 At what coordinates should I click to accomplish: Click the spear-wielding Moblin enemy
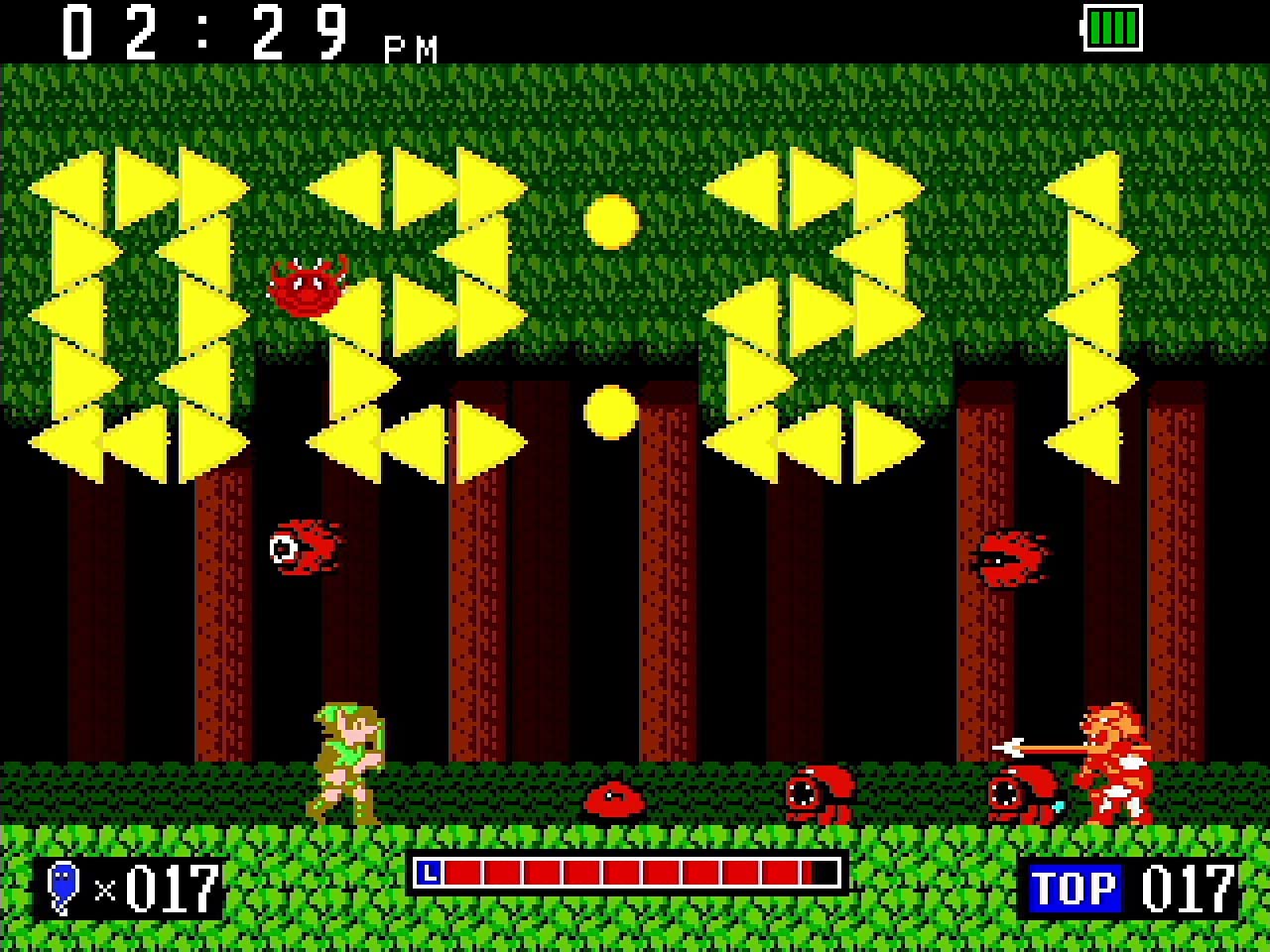click(1116, 764)
